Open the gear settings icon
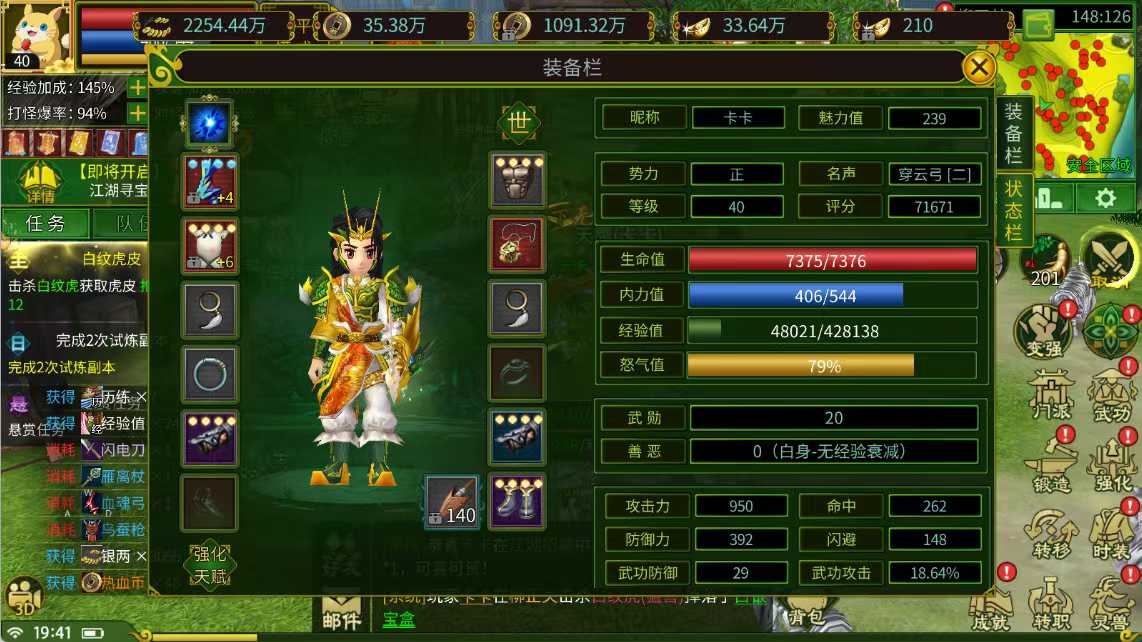The width and height of the screenshot is (1142, 642). point(1104,198)
